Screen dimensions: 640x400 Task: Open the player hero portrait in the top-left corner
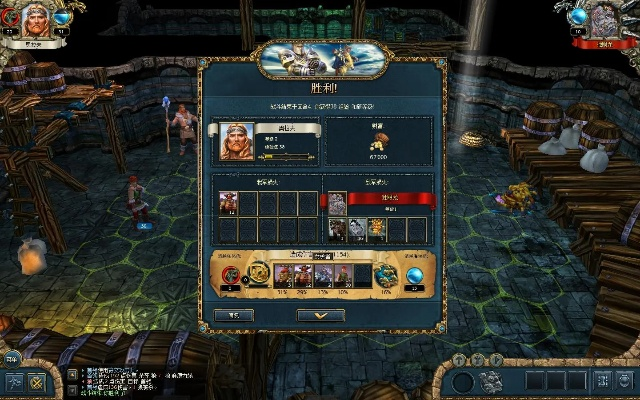tap(34, 22)
